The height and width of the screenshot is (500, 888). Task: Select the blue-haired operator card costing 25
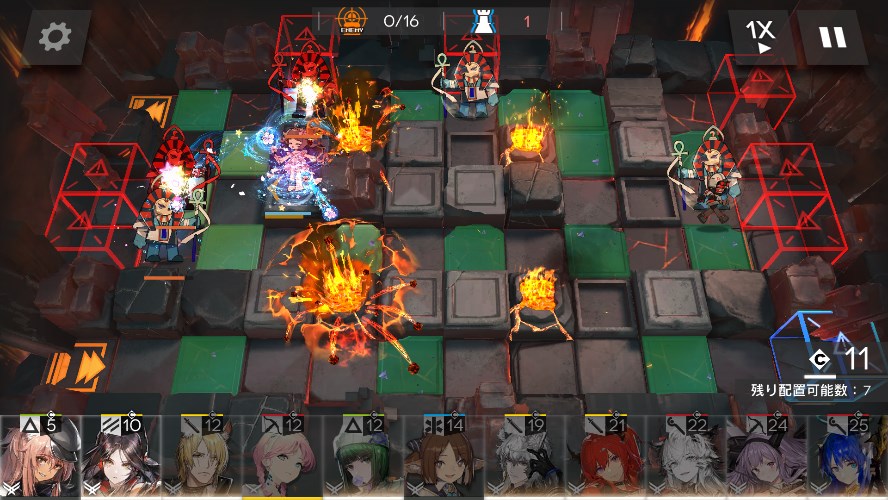click(x=849, y=458)
